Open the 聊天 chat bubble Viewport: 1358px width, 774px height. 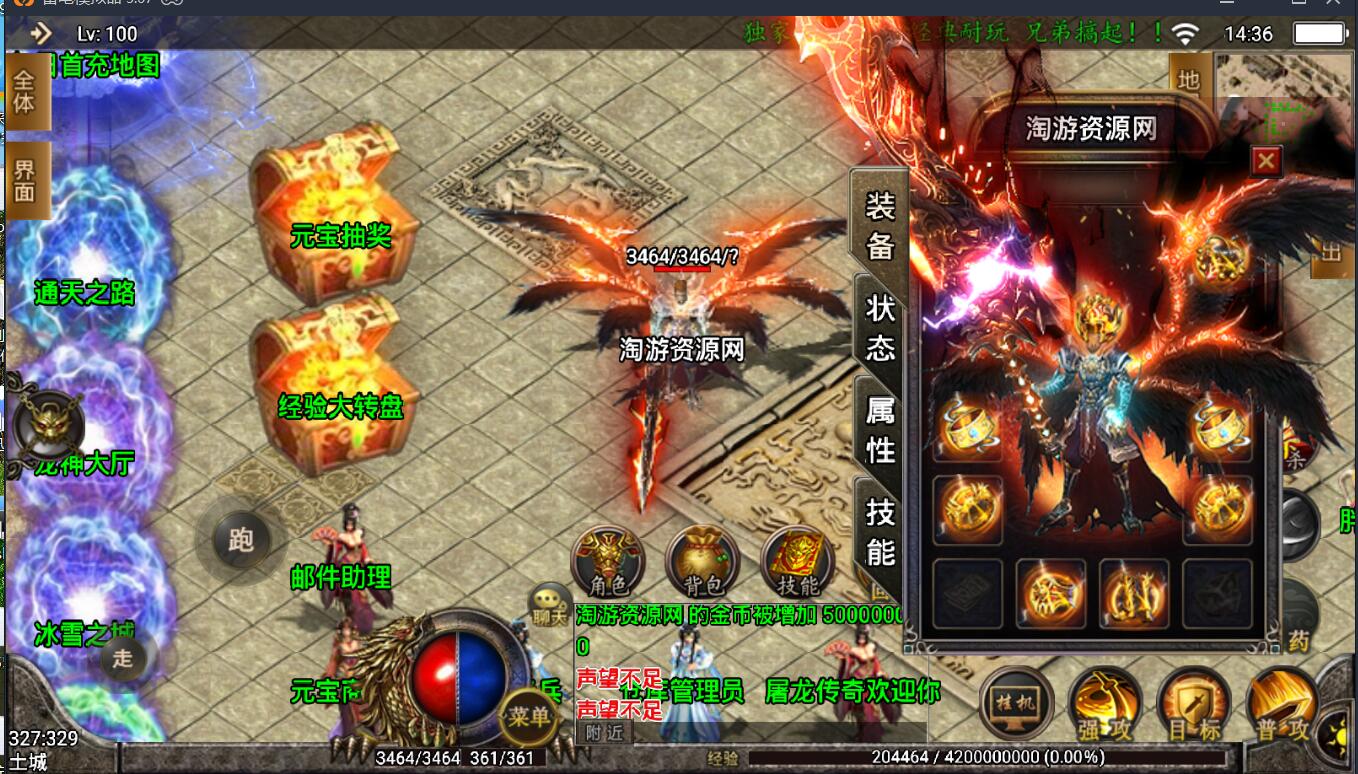click(549, 608)
